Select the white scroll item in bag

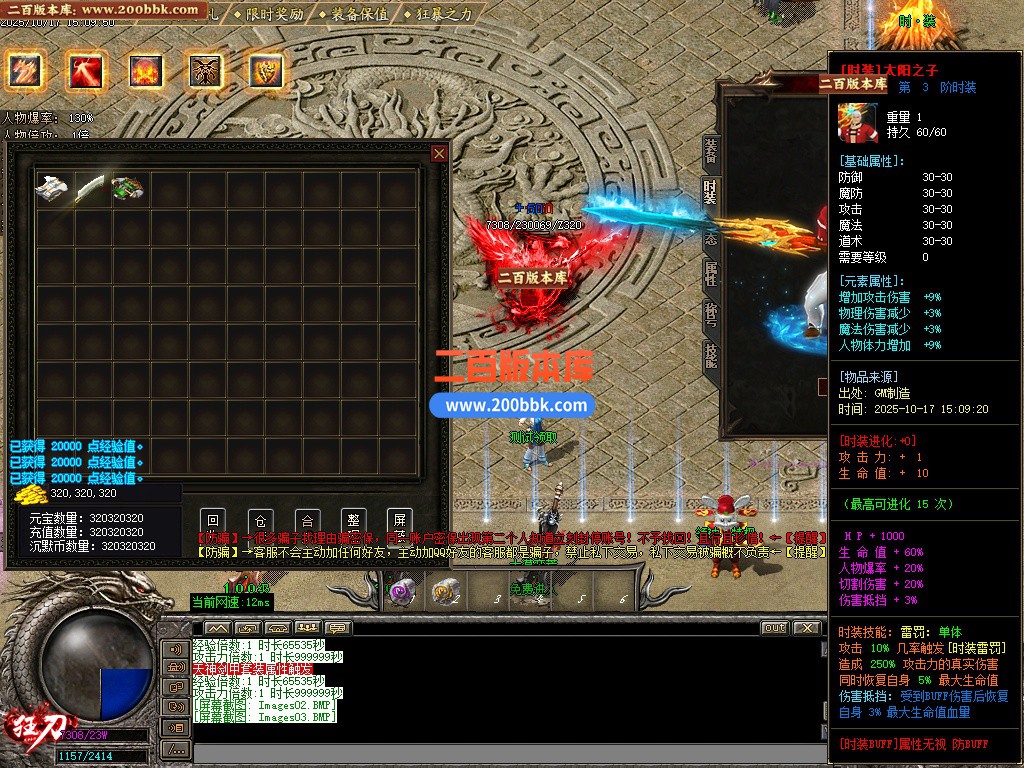click(51, 188)
